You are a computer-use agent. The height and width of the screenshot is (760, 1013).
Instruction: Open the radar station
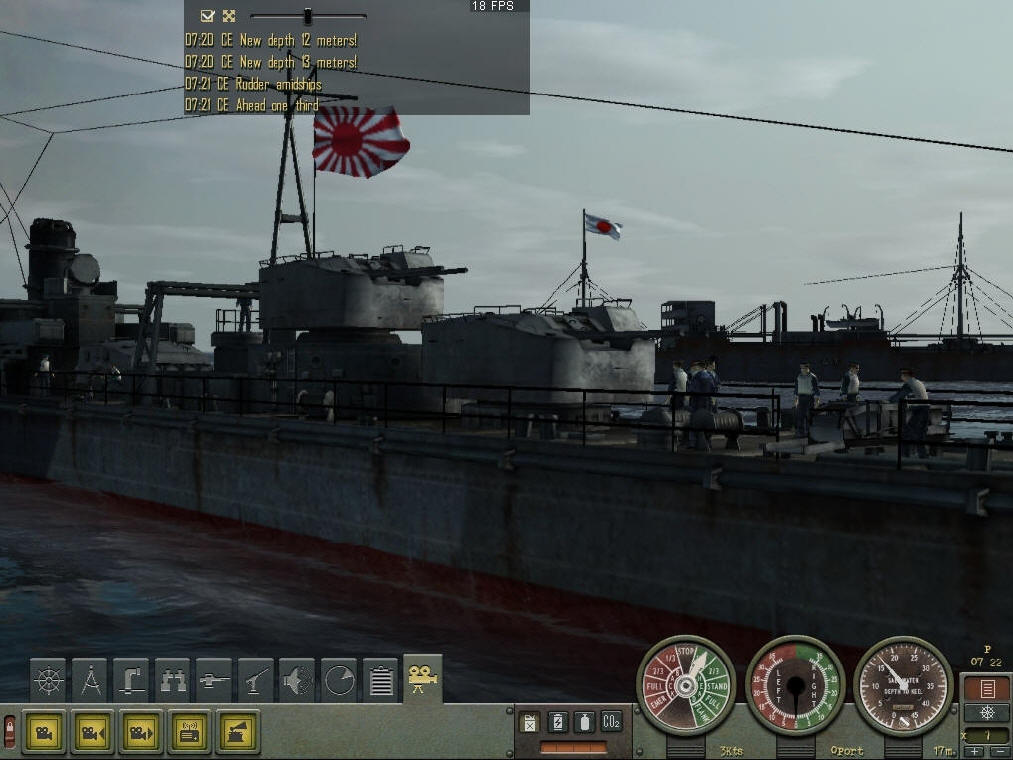(339, 680)
